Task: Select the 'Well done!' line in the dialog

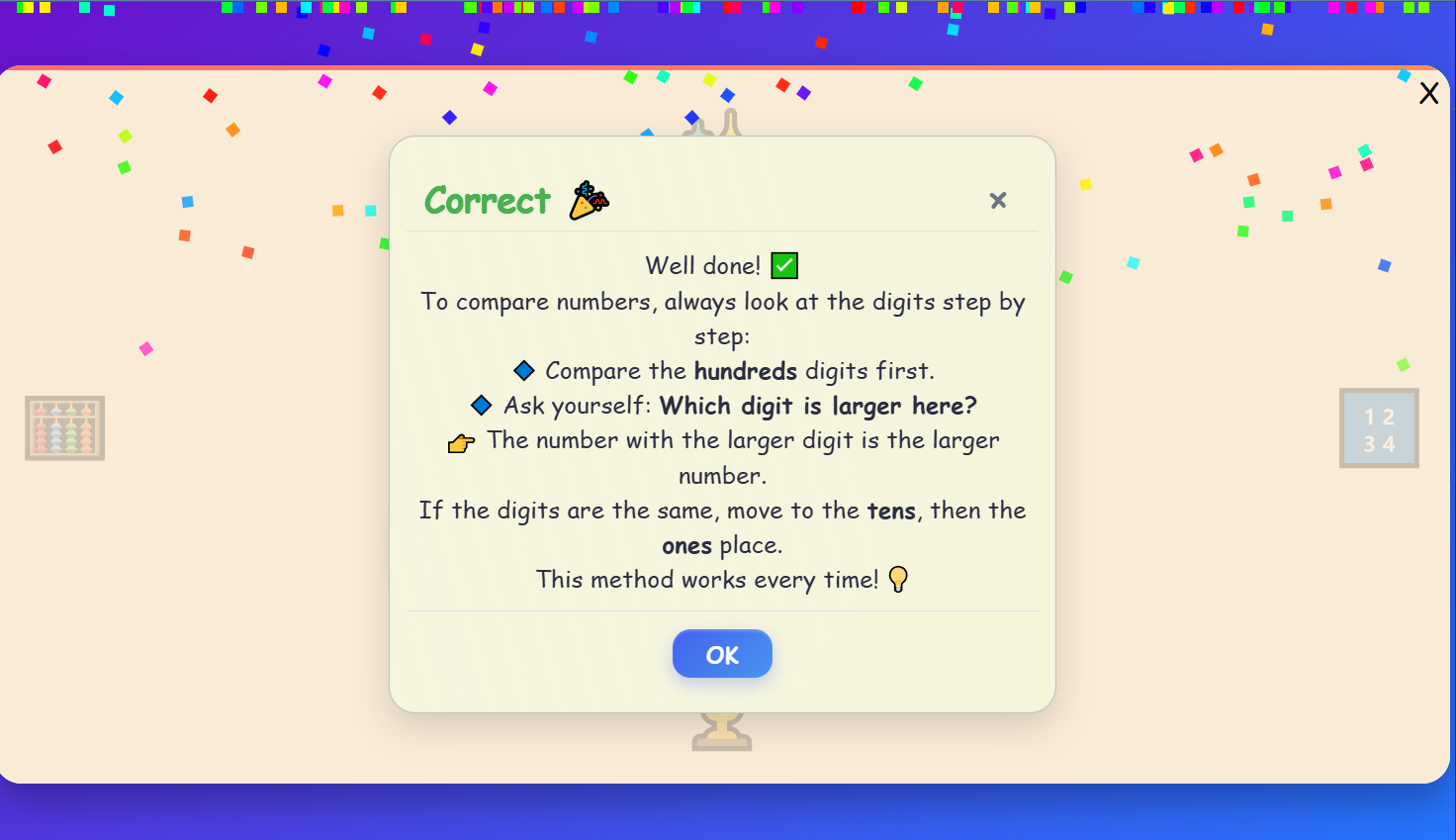Action: (704, 265)
